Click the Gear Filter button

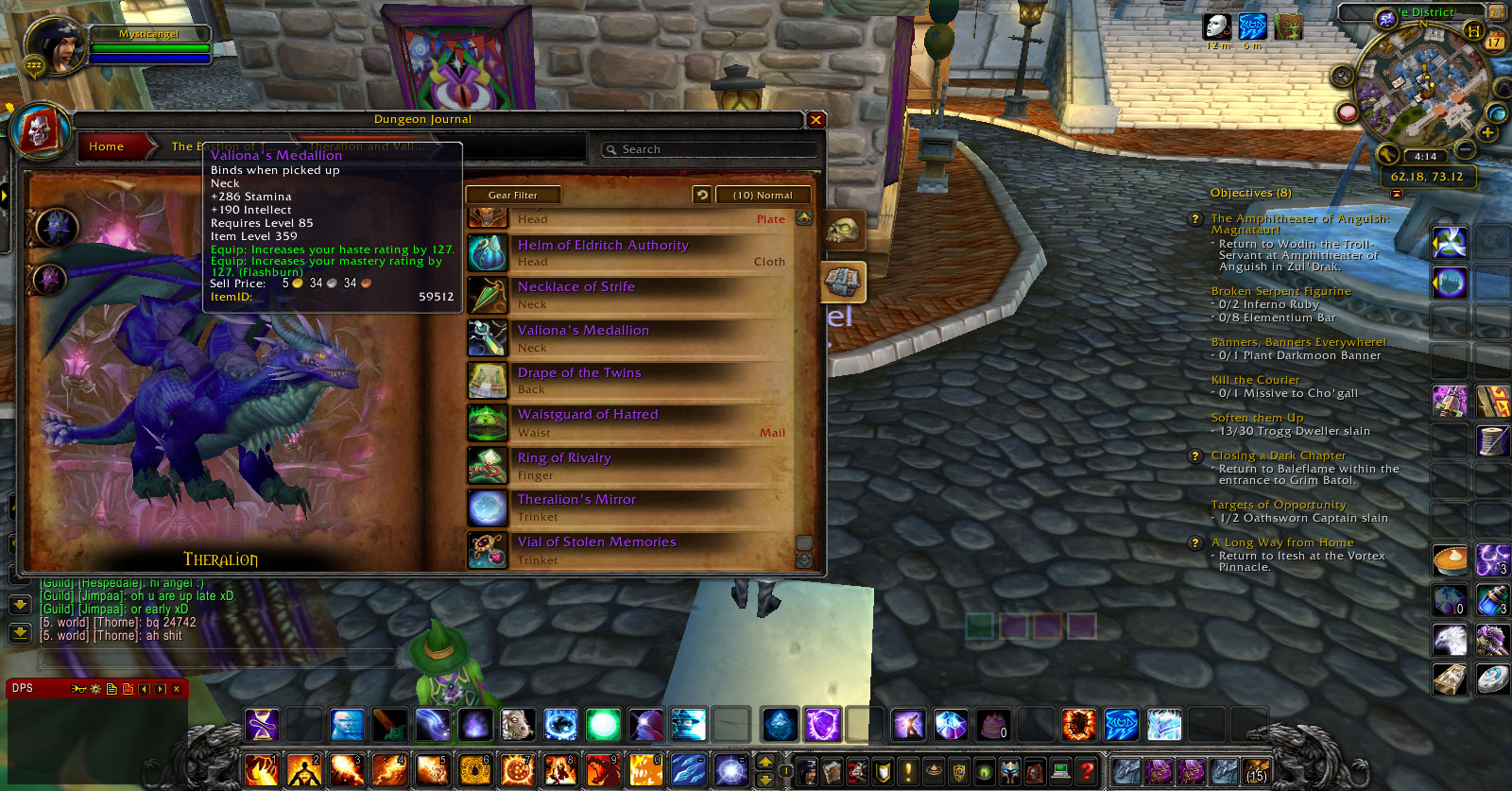click(x=513, y=194)
